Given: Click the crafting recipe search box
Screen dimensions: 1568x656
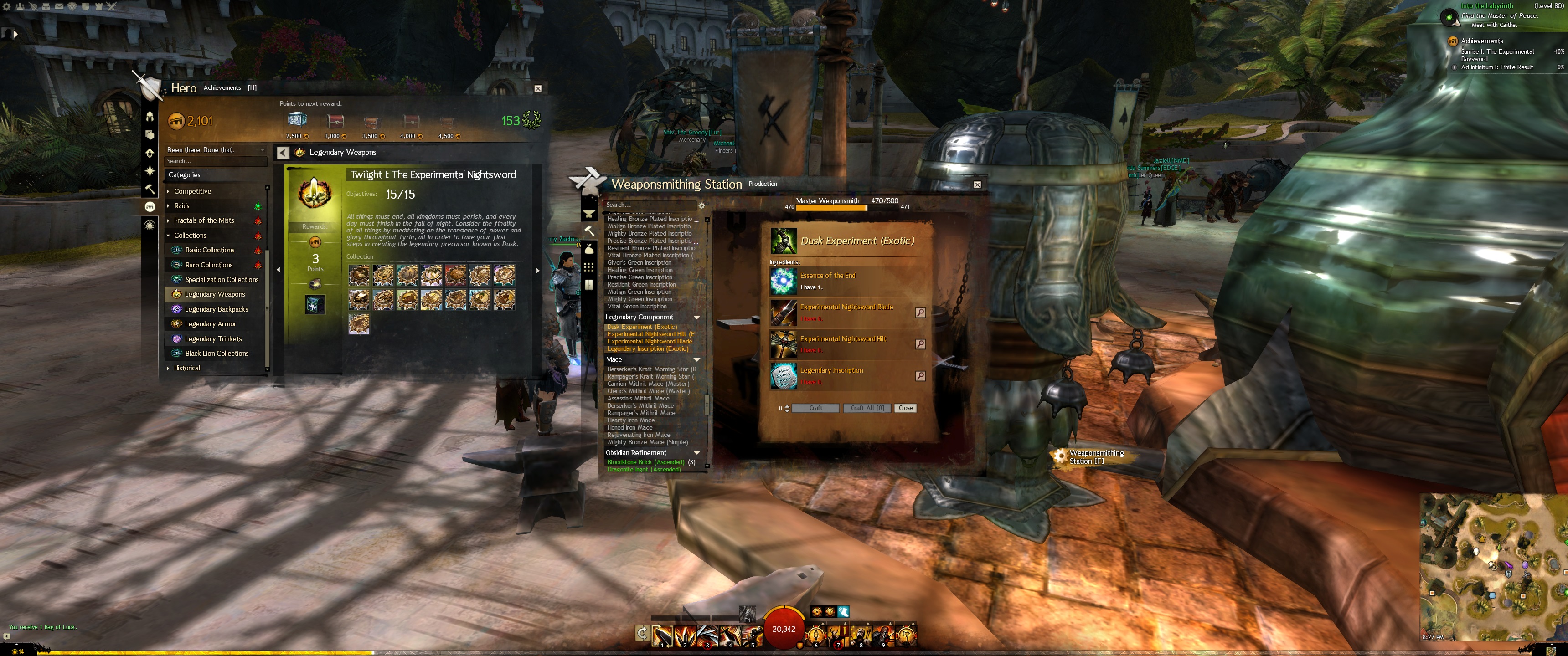Looking at the screenshot, I should [x=649, y=205].
